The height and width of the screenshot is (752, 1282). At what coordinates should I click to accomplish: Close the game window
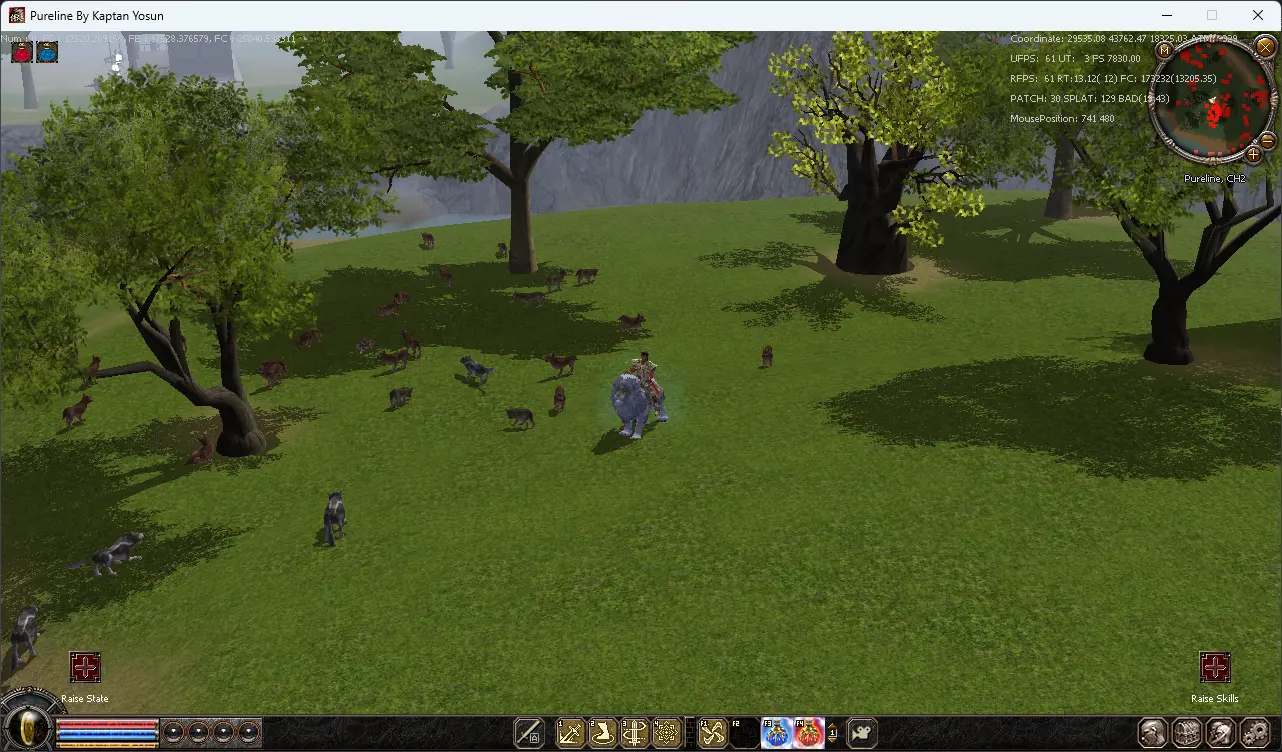click(1258, 15)
